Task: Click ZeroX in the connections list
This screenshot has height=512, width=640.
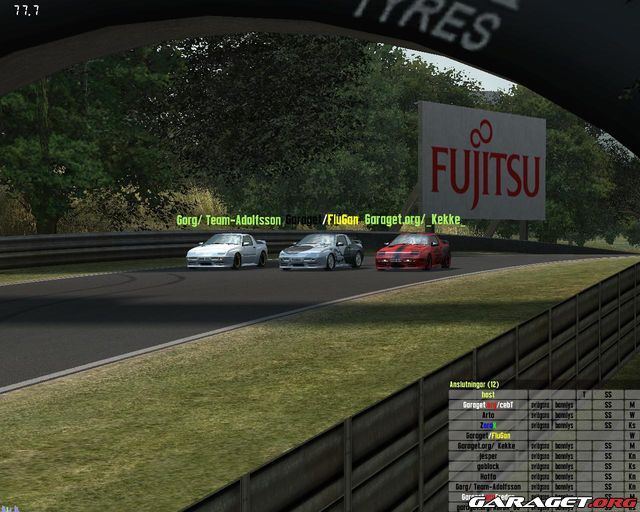Action: click(x=487, y=425)
